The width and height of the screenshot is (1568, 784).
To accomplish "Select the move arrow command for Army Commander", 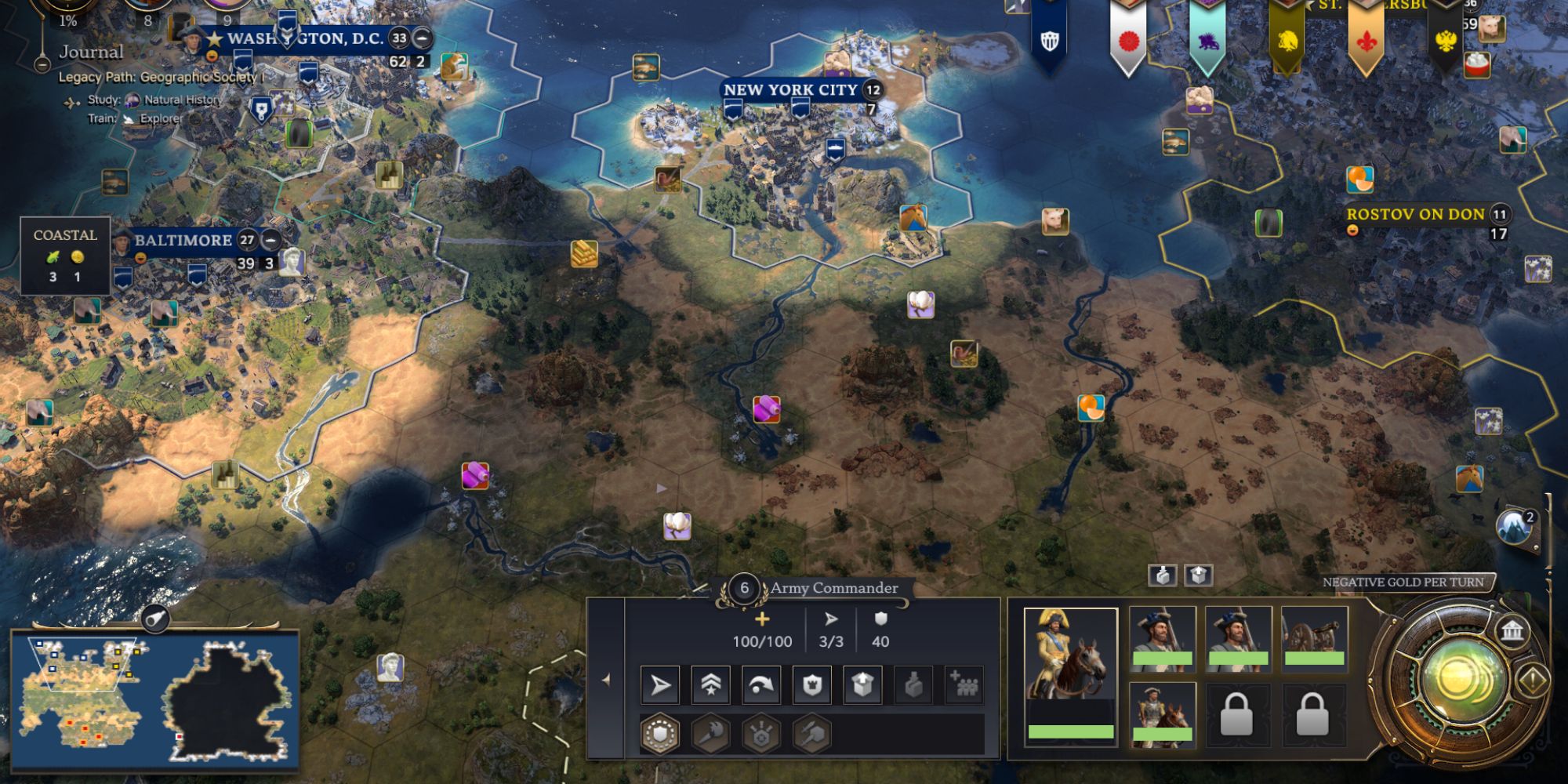I will click(660, 686).
